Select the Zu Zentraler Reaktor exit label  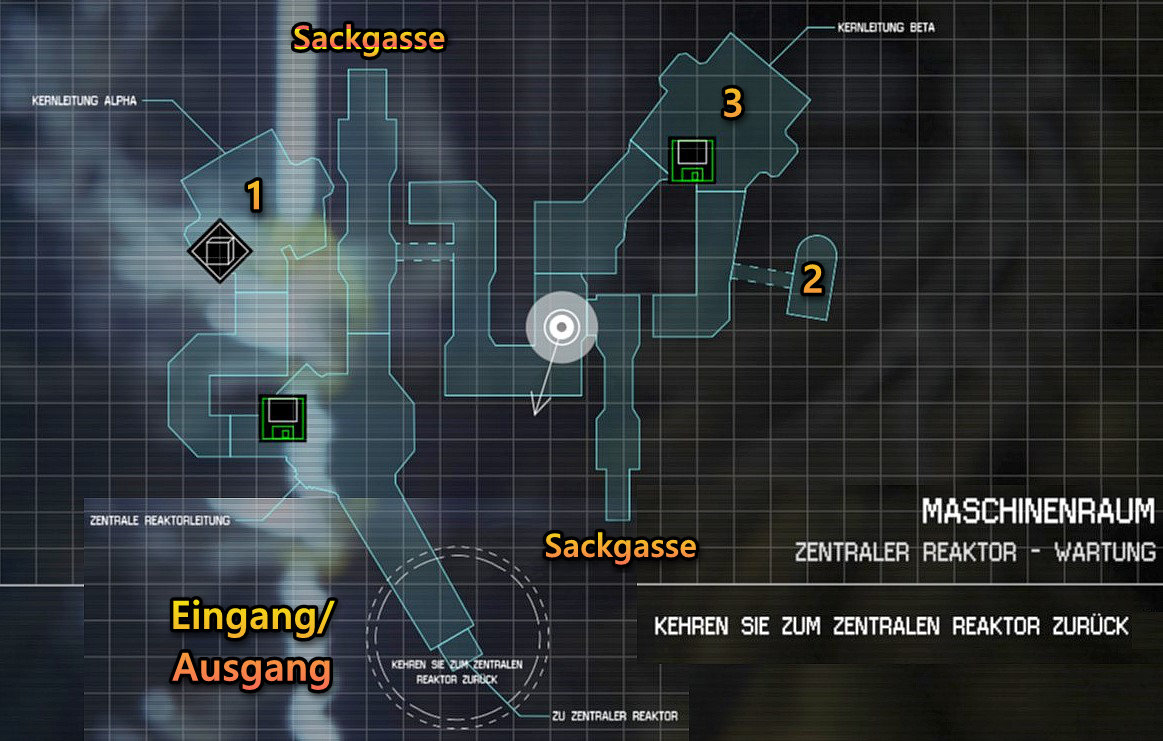[x=614, y=716]
